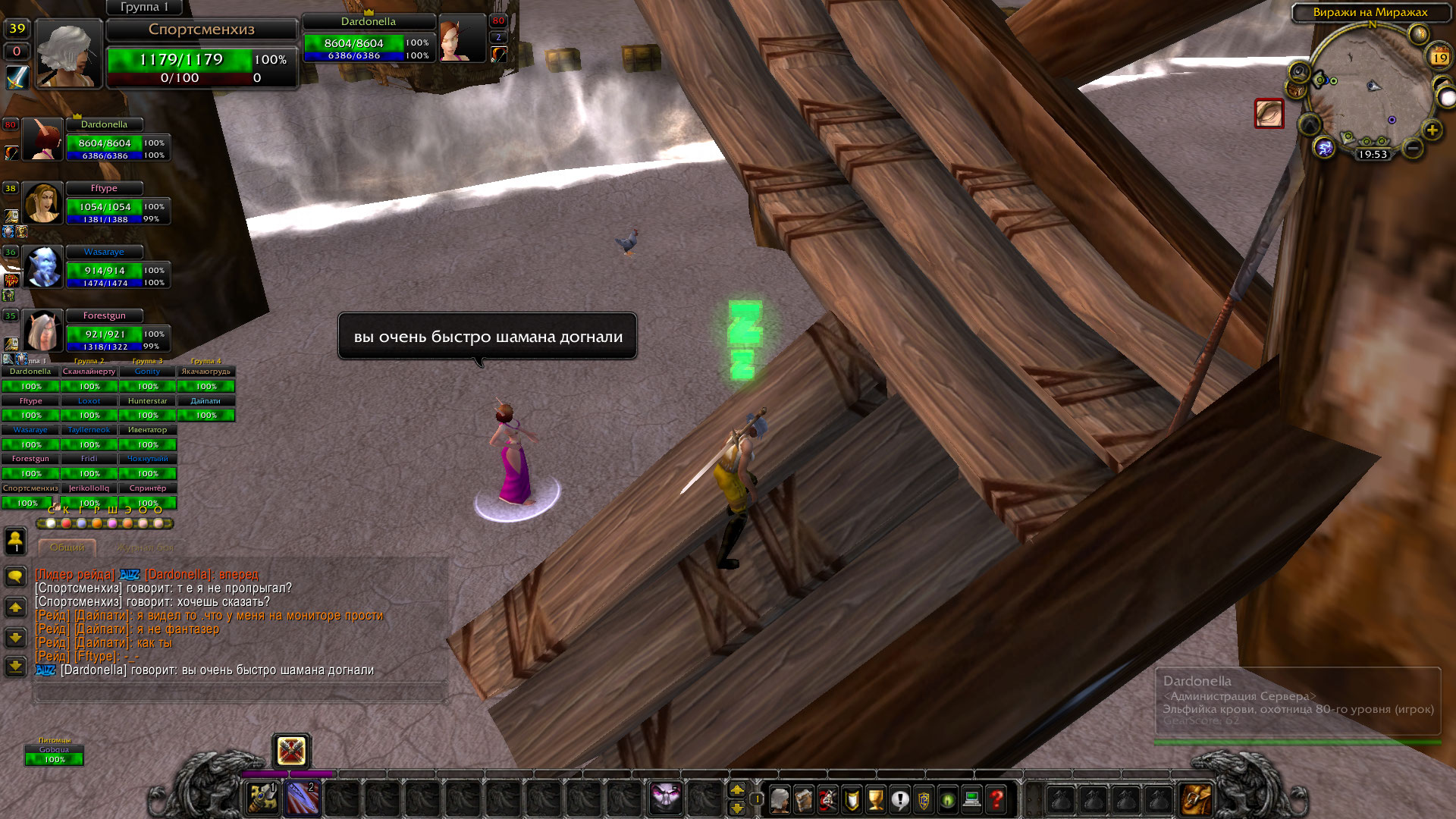Zoom in the minimap with plus button
The image size is (1456, 819).
pos(1432,130)
